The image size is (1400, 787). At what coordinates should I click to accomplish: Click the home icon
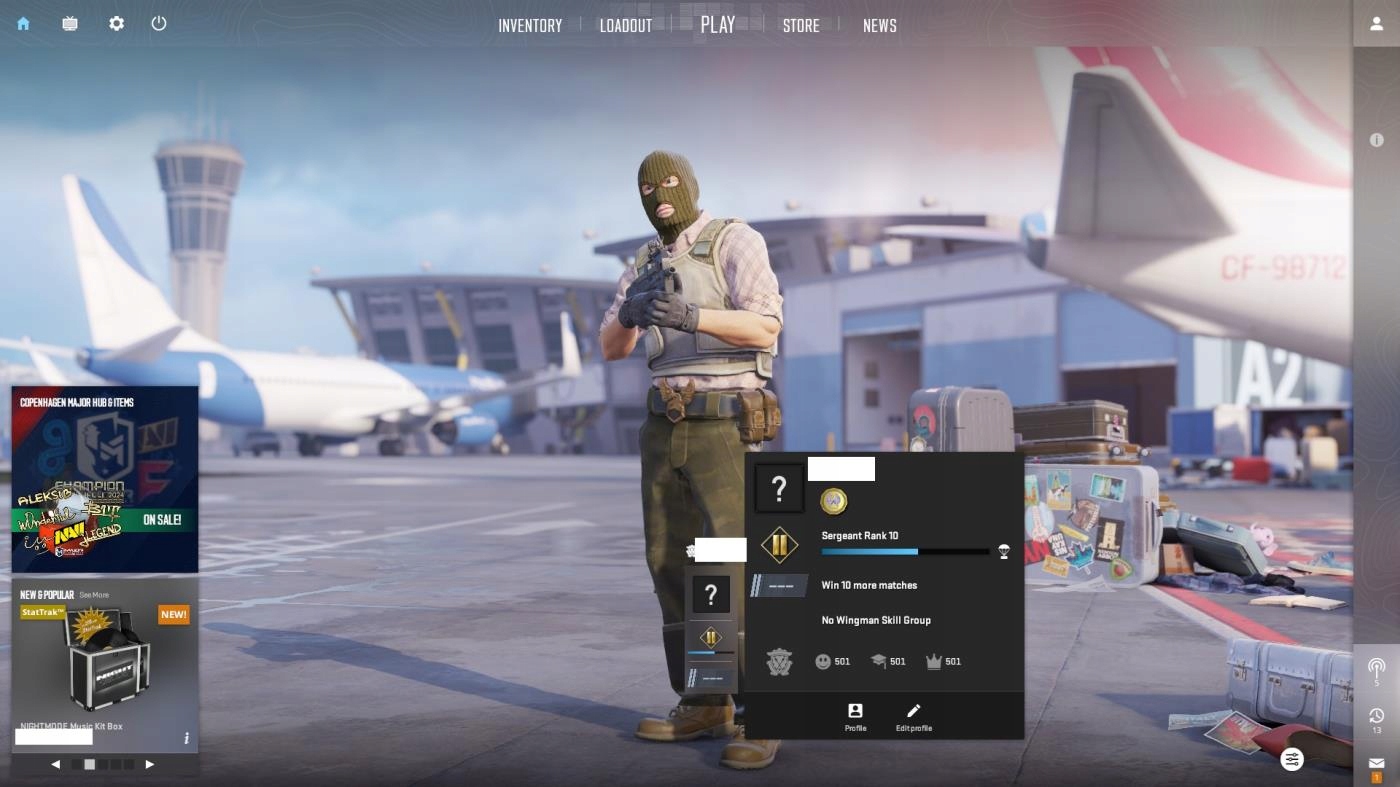23,23
